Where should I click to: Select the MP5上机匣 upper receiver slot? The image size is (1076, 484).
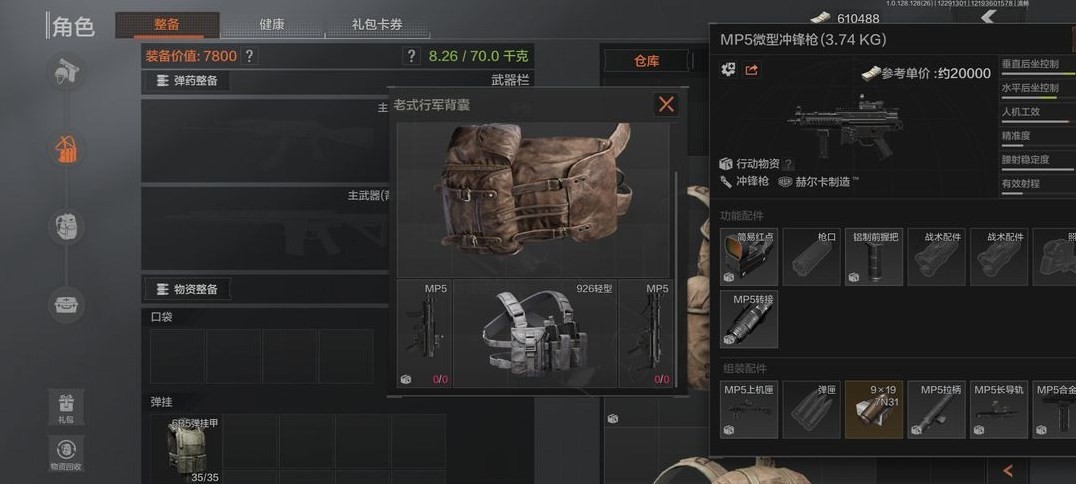pyautogui.click(x=748, y=409)
